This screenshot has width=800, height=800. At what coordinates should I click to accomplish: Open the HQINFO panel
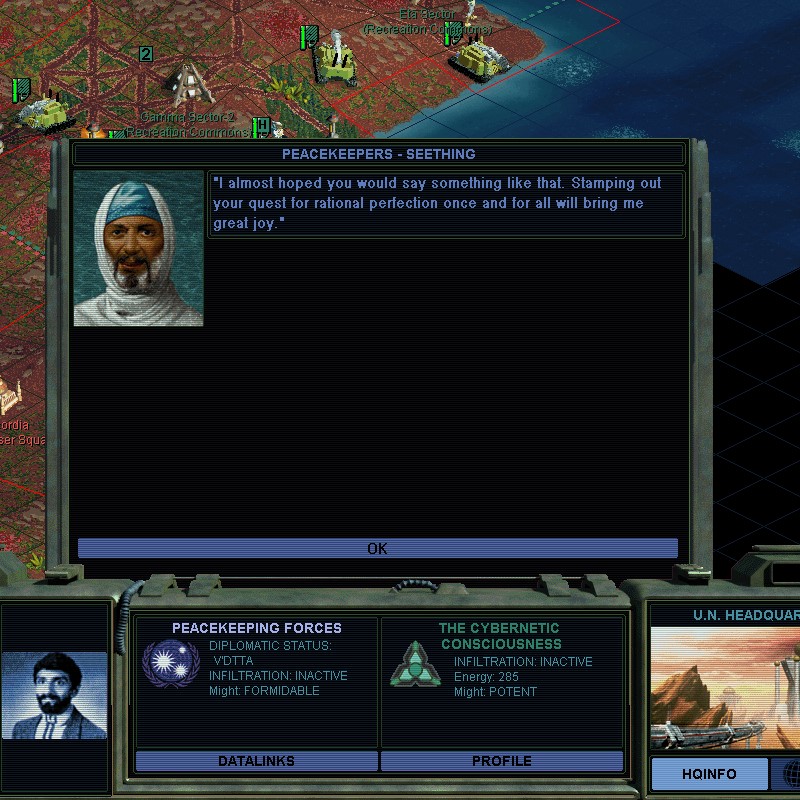pos(709,774)
